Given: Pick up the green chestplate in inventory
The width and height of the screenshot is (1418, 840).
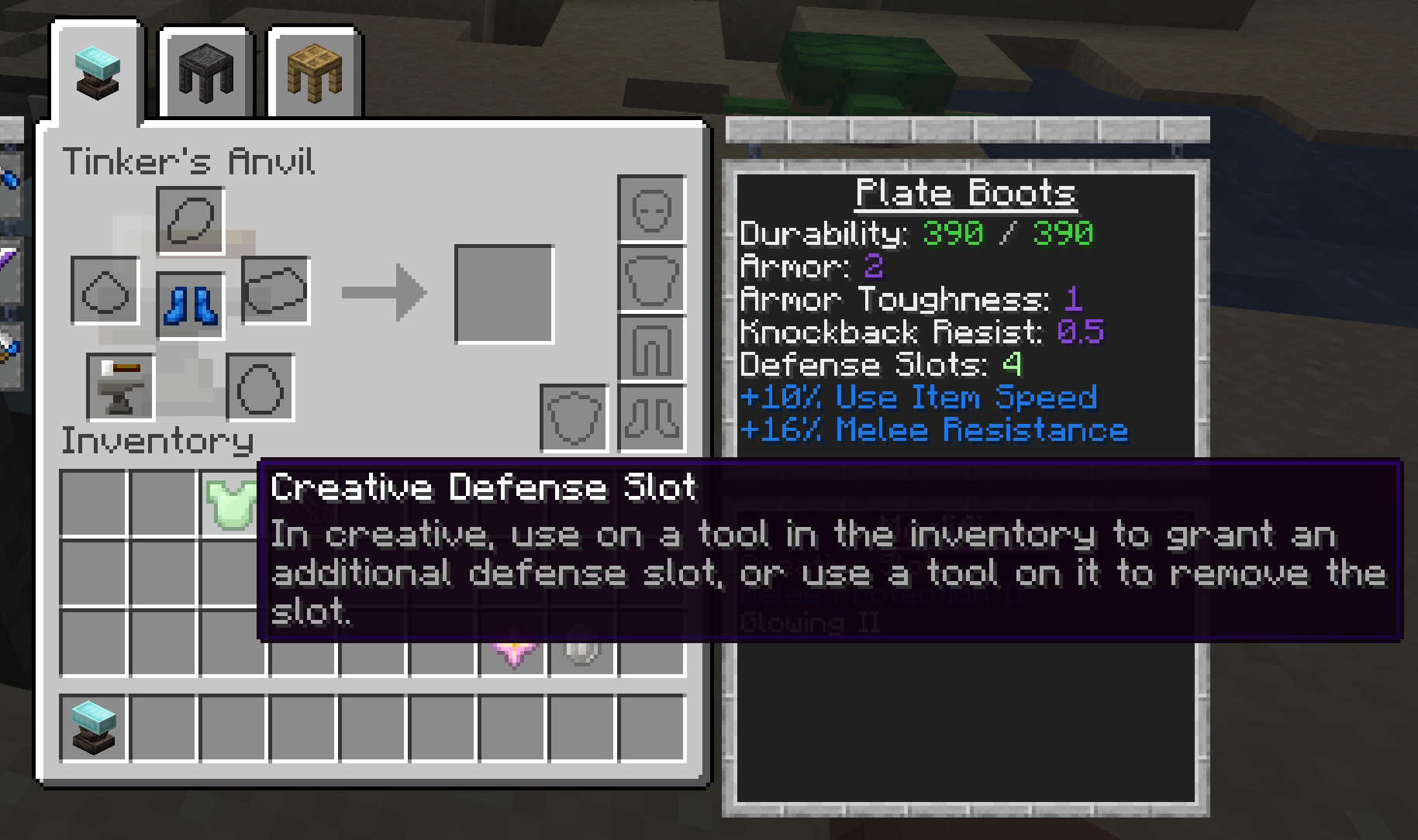Looking at the screenshot, I should click(229, 502).
